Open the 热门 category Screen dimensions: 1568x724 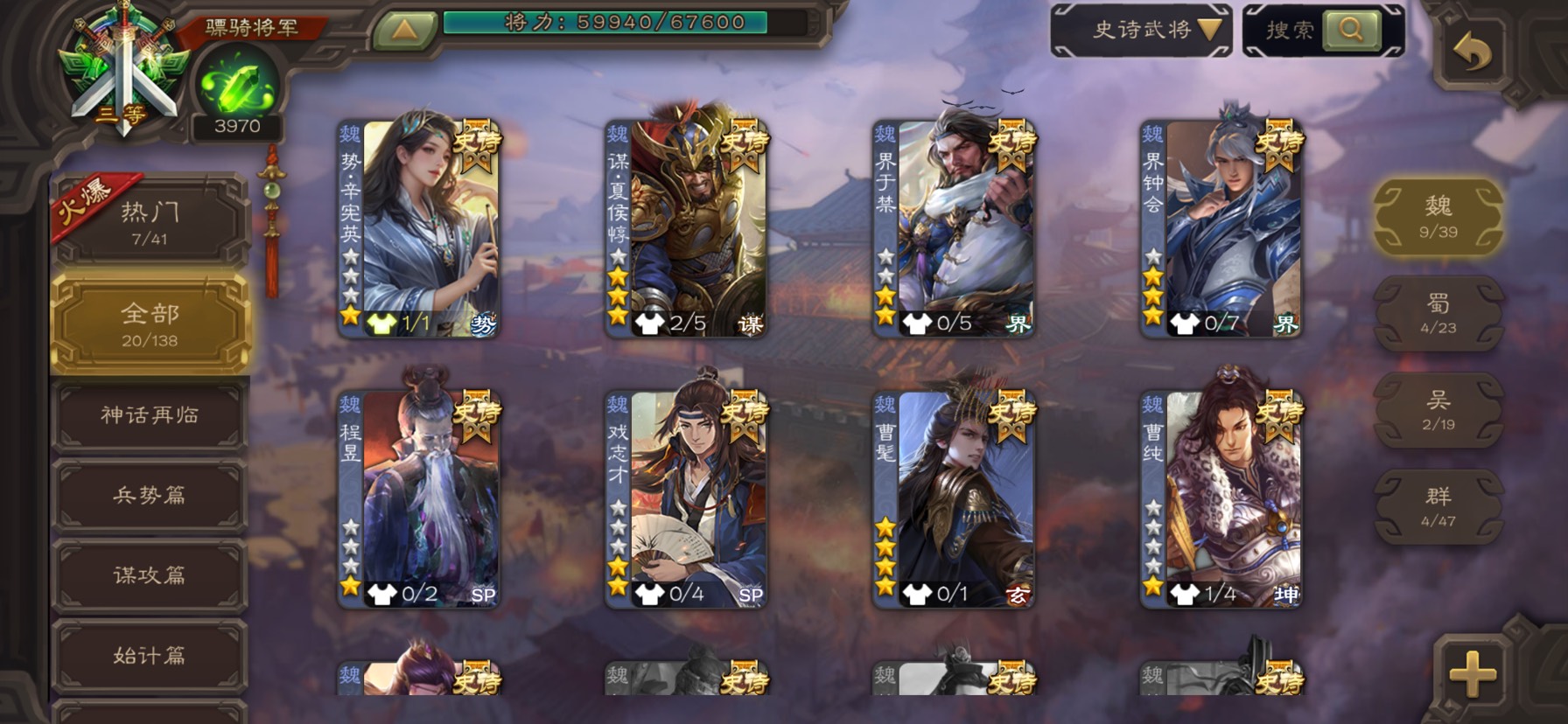150,221
